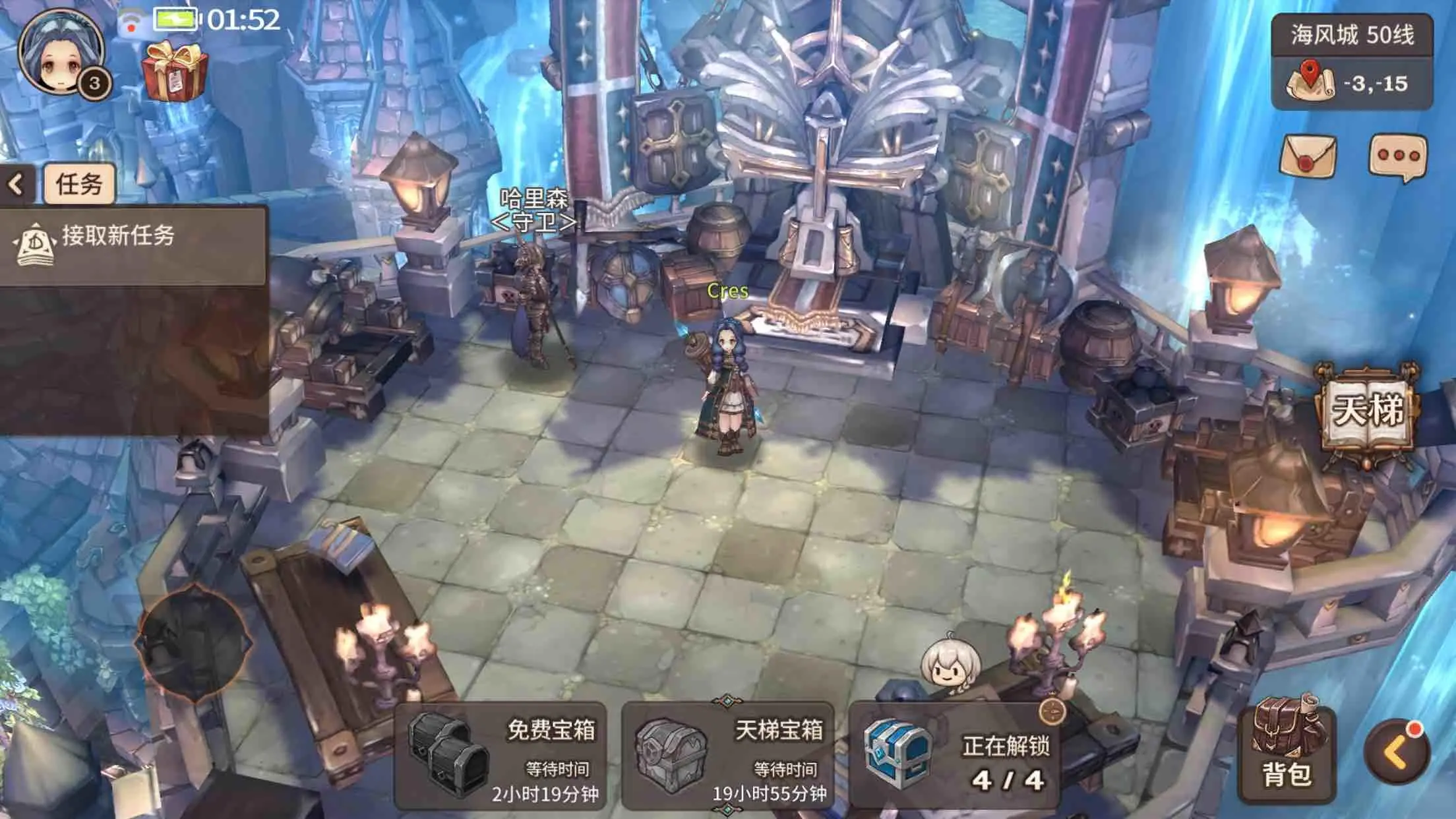Check the blue chest 正在解锁 slot
The width and height of the screenshot is (1456, 819).
(954, 756)
